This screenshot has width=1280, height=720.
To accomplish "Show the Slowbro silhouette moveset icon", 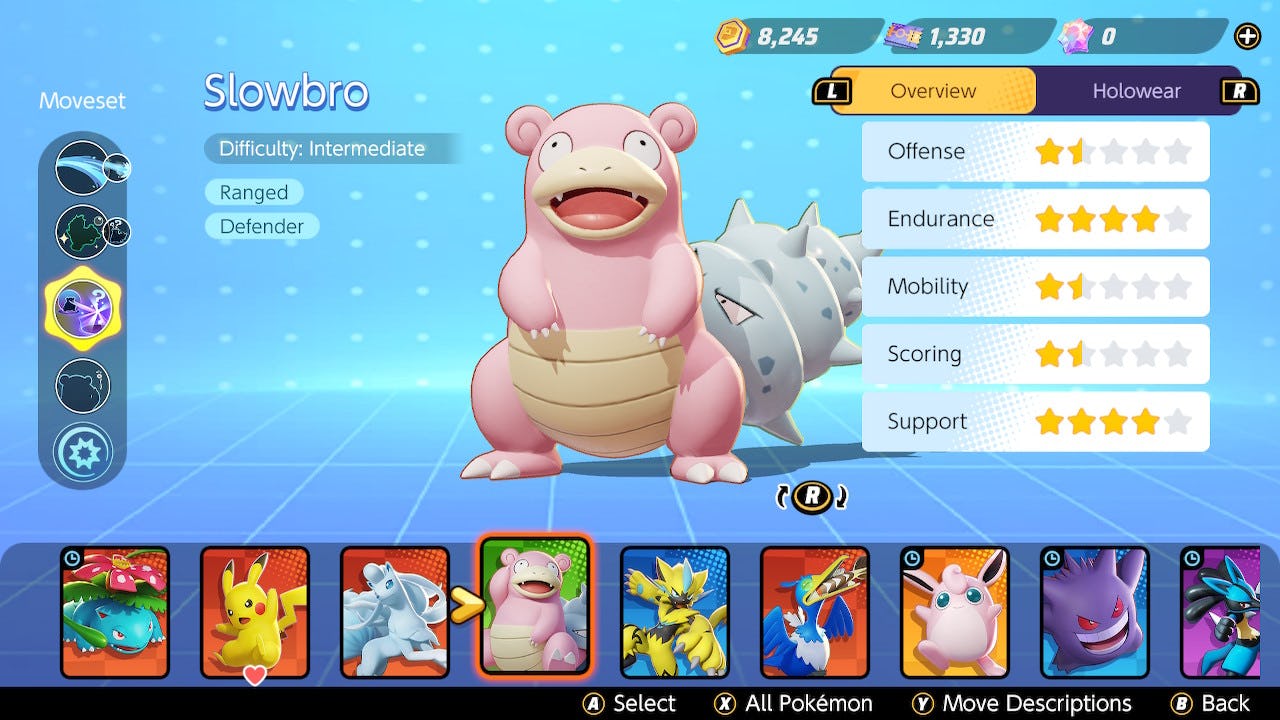I will tap(82, 385).
